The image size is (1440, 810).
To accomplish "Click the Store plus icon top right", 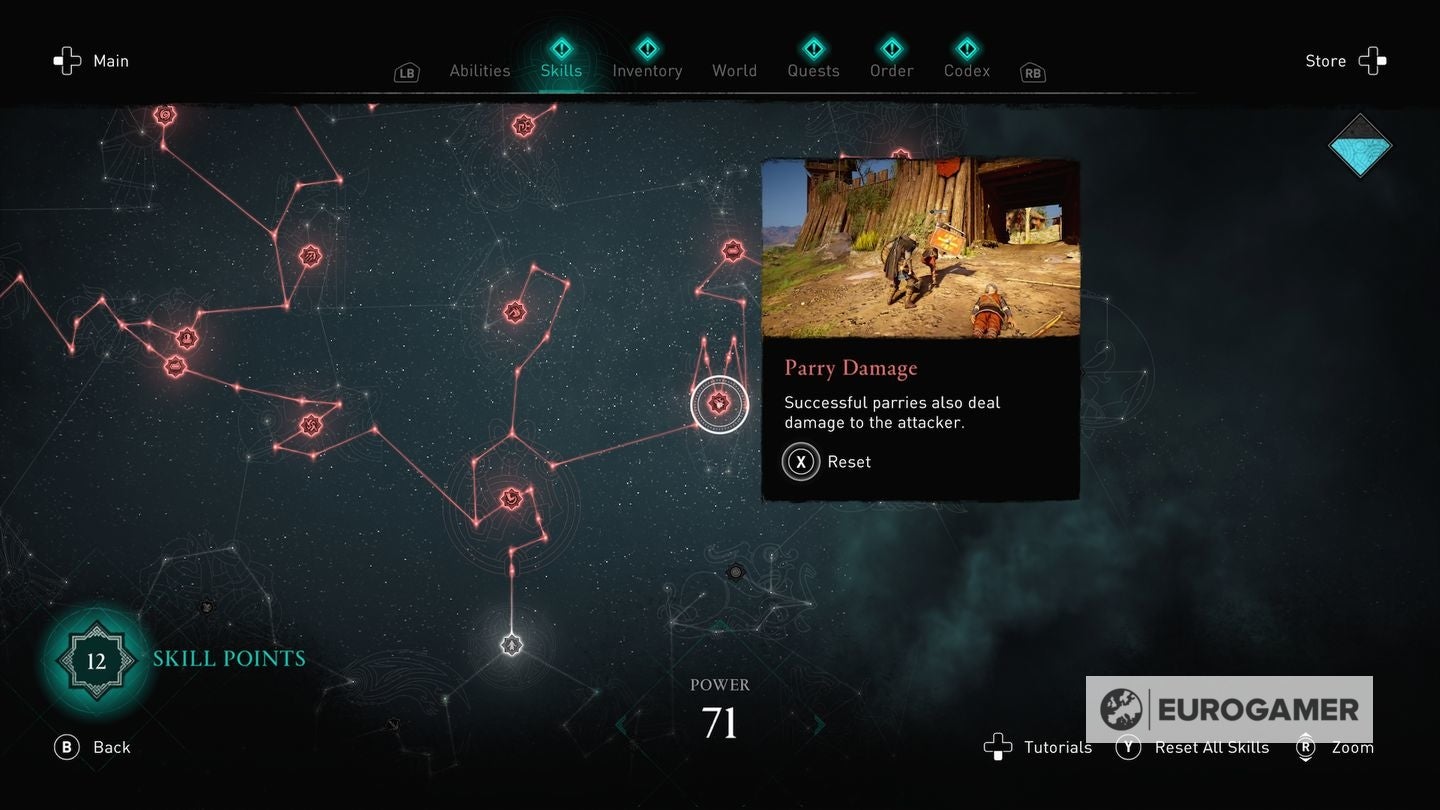I will (1374, 60).
